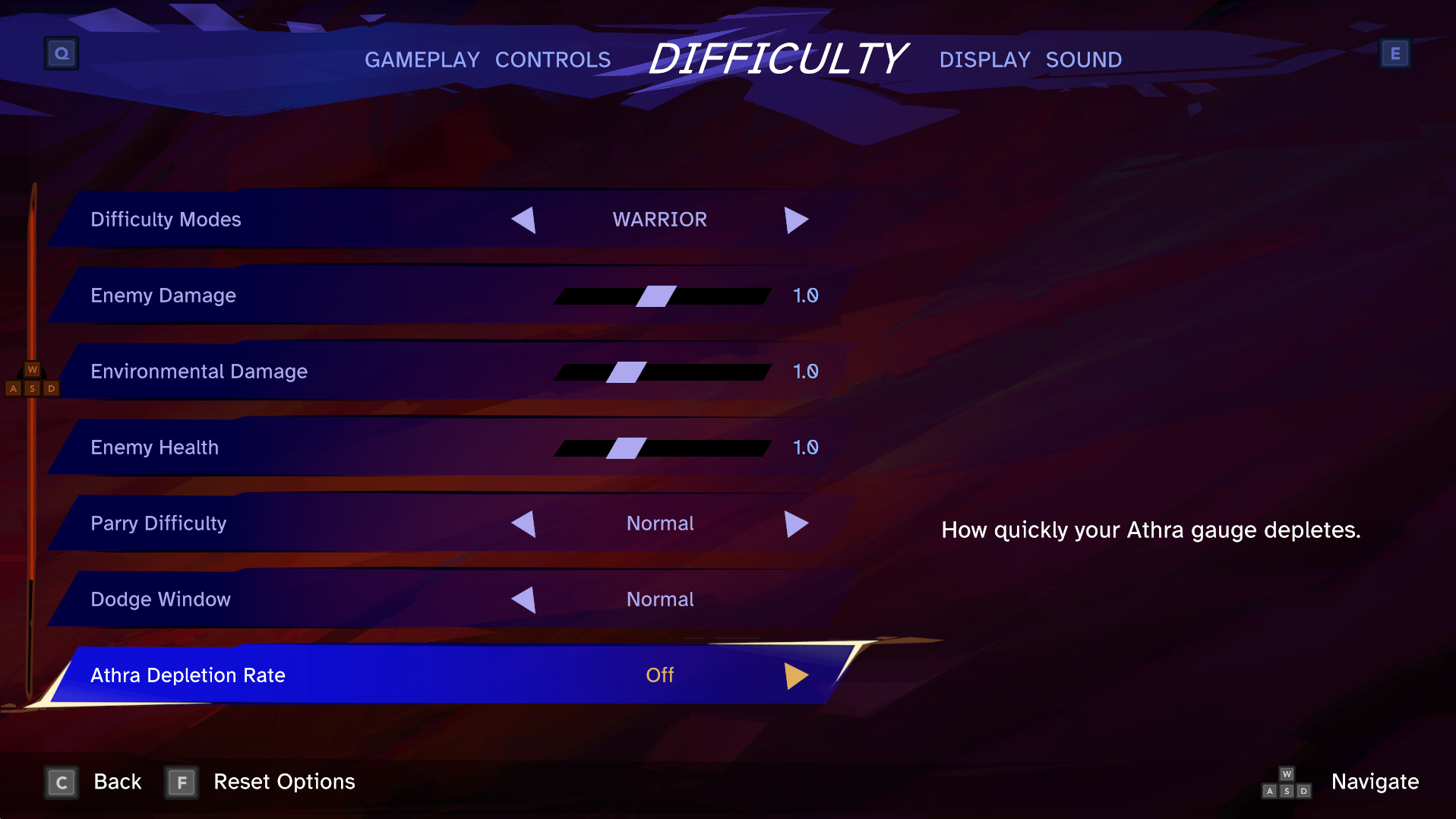This screenshot has height=819, width=1456.
Task: Switch to the DISPLAY tab
Action: pyautogui.click(x=984, y=59)
